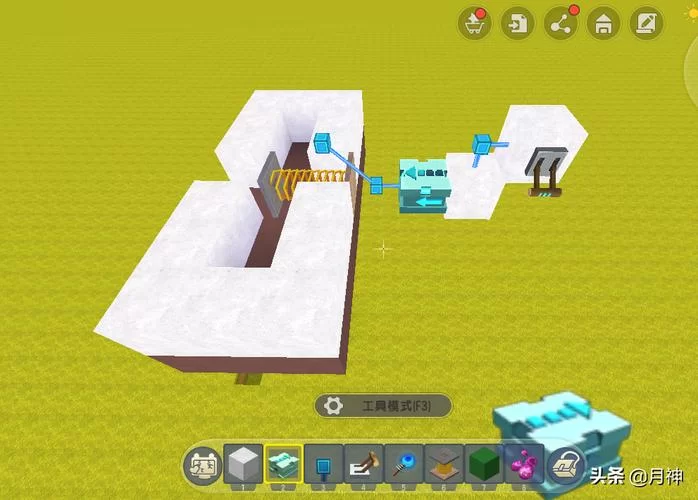The height and width of the screenshot is (500, 698).
Task: Choose the blue sign item slot
Action: coord(324,465)
